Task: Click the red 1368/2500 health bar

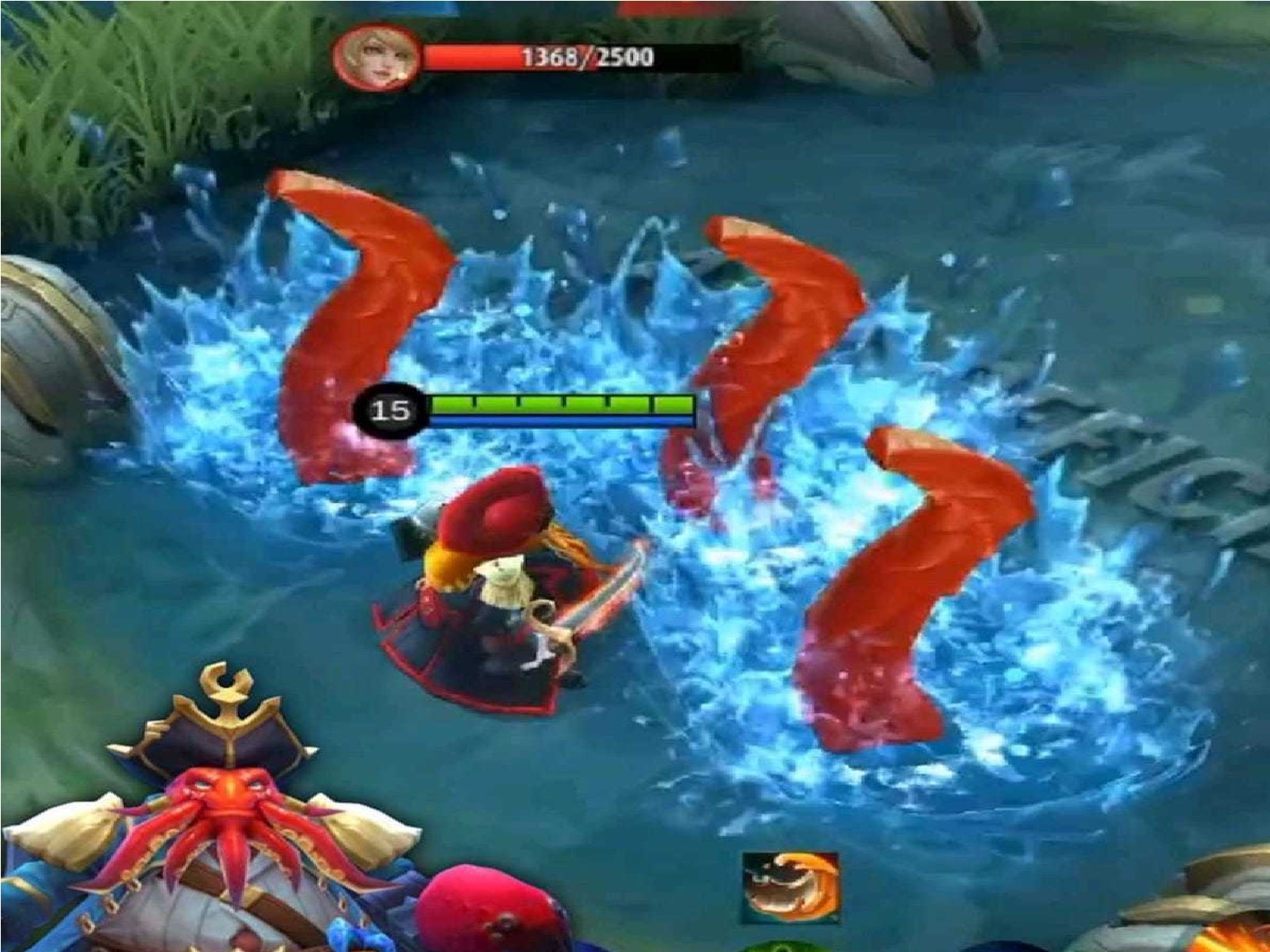Action: point(548,57)
